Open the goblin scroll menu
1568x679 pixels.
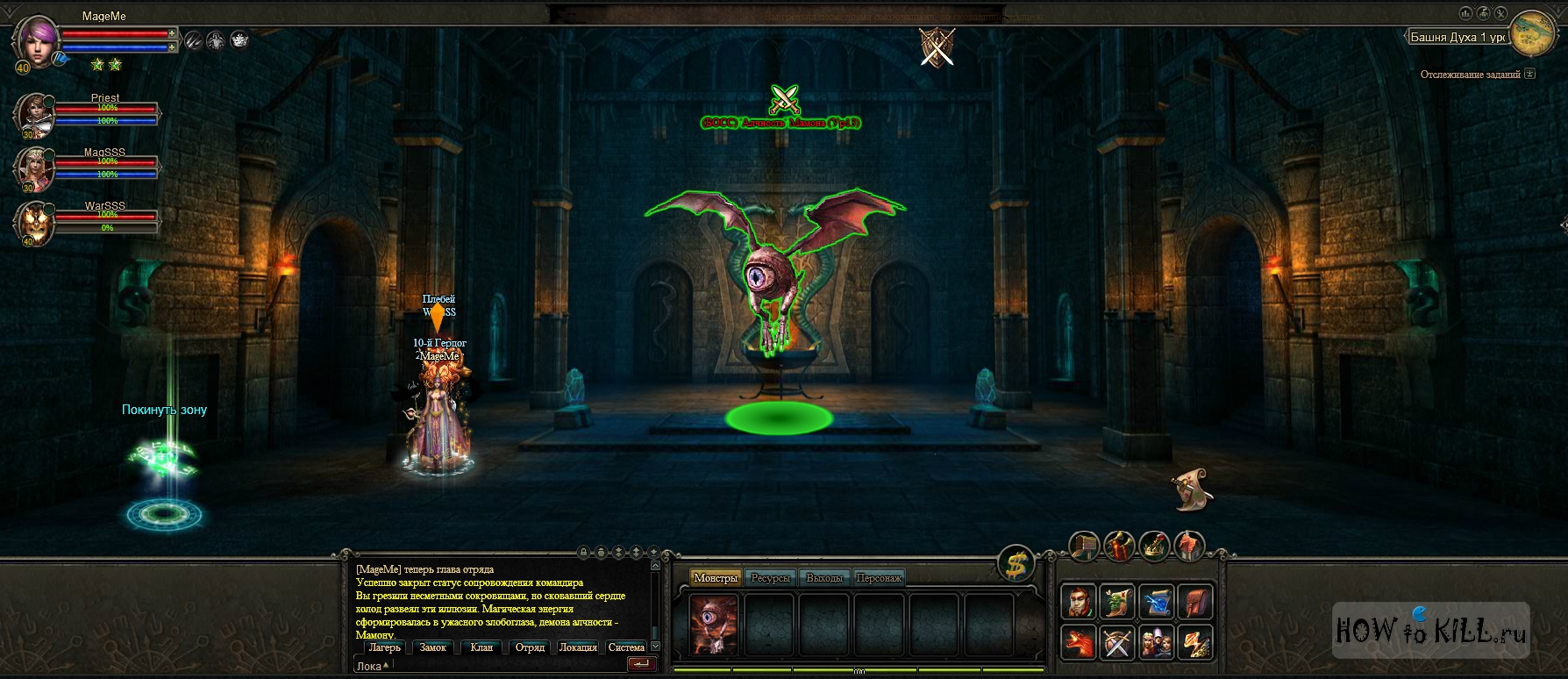point(1117,601)
